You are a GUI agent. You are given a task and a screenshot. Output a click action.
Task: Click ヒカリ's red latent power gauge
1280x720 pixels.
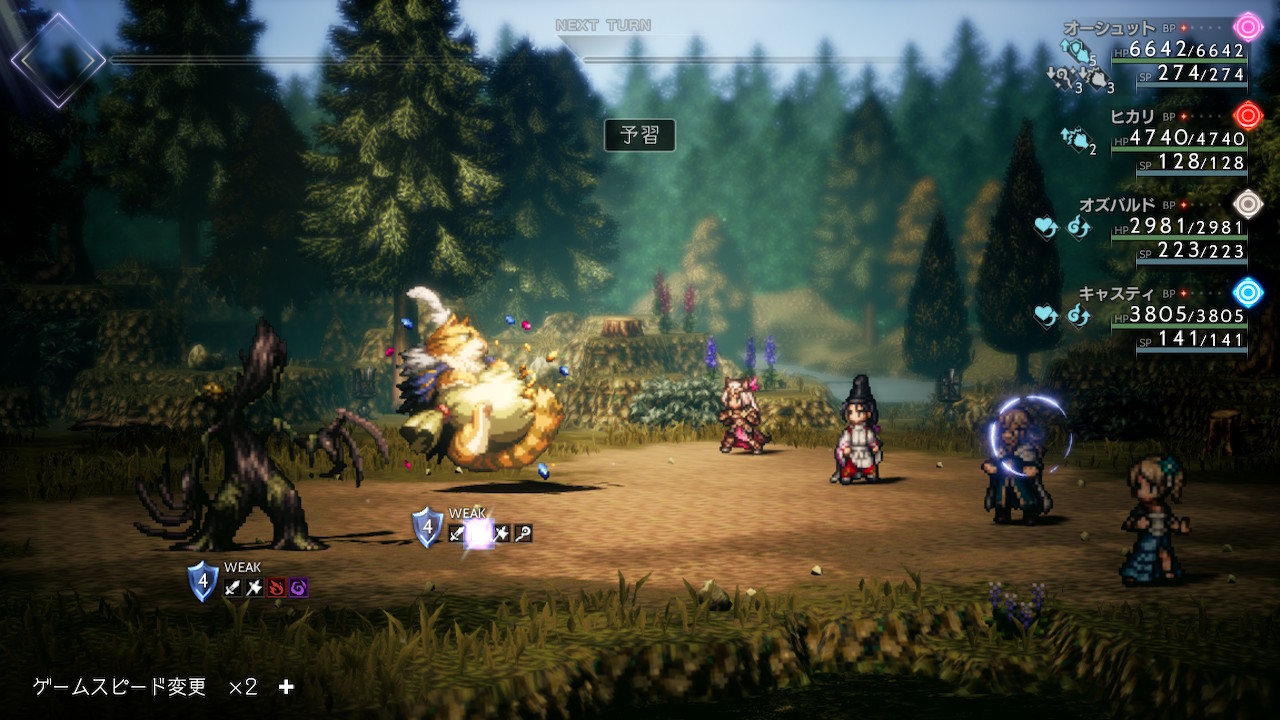(x=1248, y=114)
